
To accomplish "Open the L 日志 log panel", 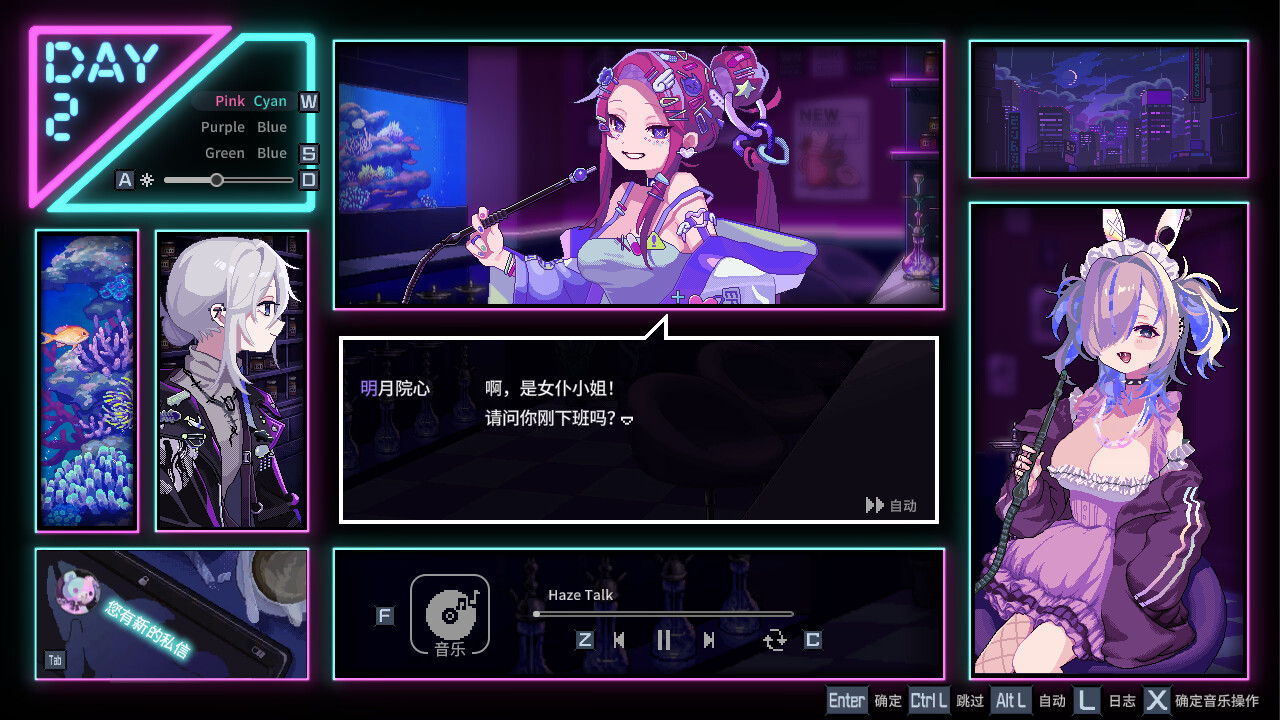I will pyautogui.click(x=1086, y=700).
